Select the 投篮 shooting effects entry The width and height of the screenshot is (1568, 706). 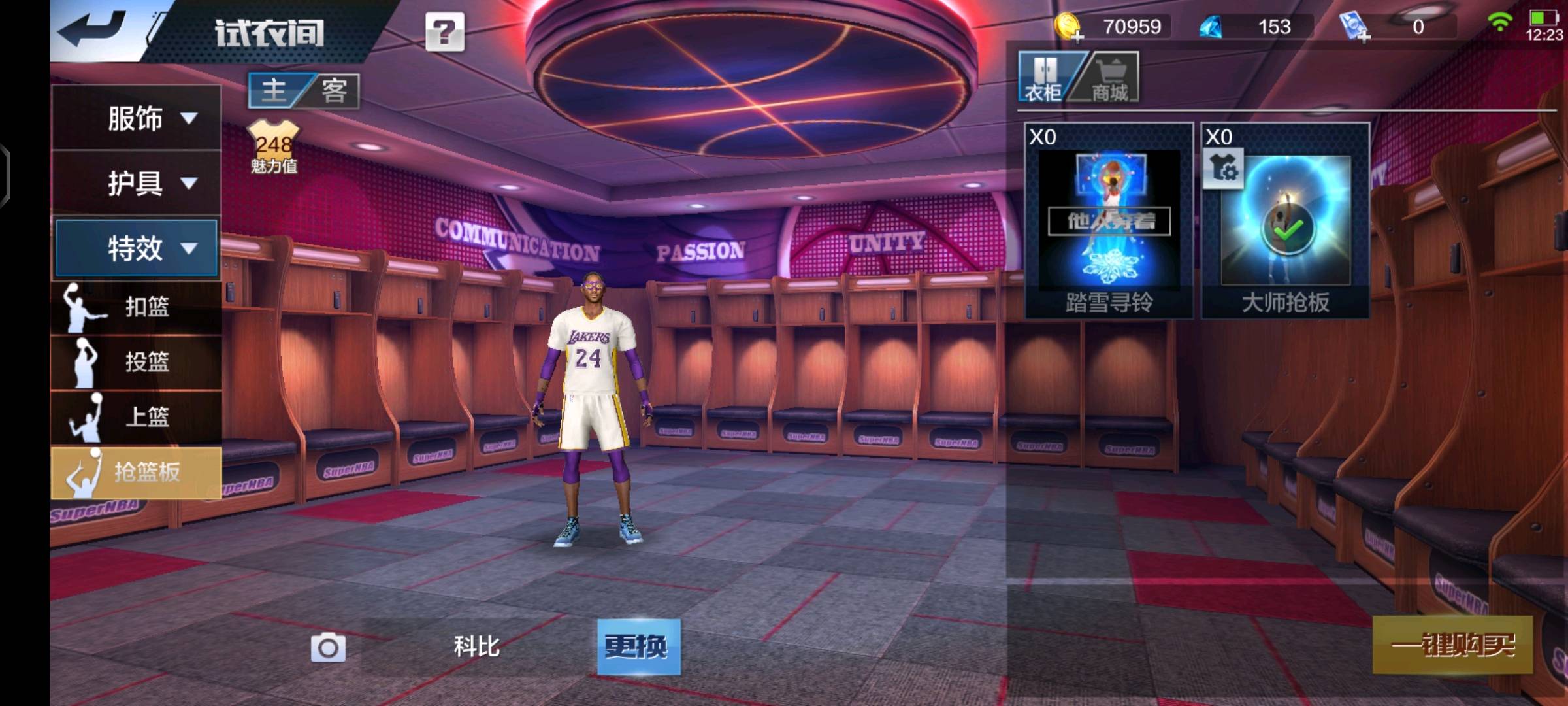[136, 361]
